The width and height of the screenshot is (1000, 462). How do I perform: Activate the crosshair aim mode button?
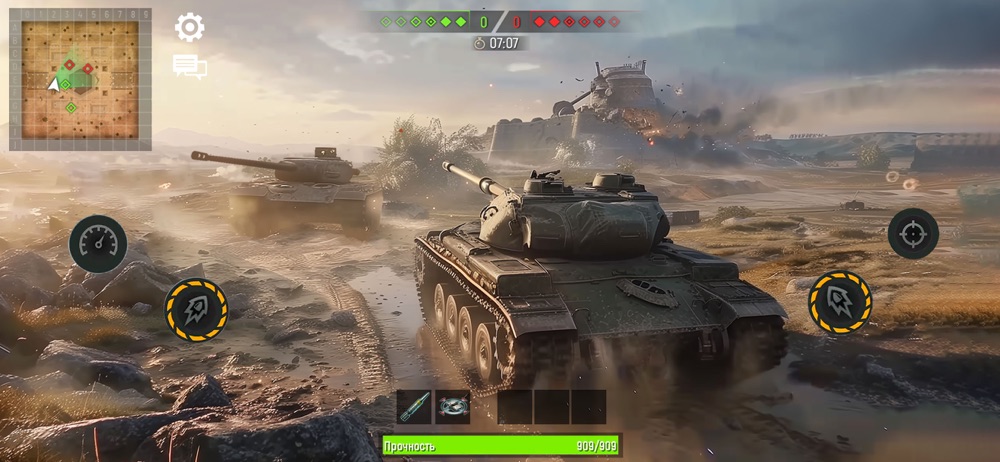coord(913,233)
